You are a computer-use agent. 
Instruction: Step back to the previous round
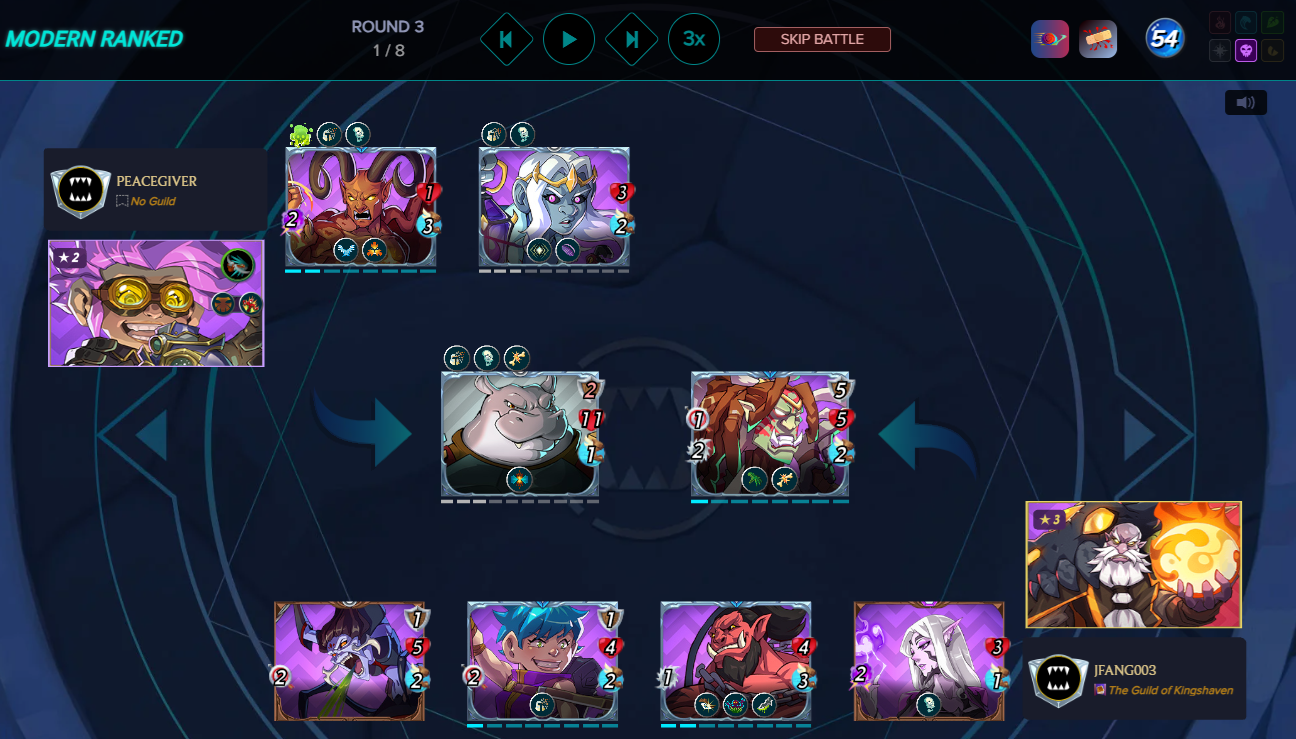click(506, 40)
